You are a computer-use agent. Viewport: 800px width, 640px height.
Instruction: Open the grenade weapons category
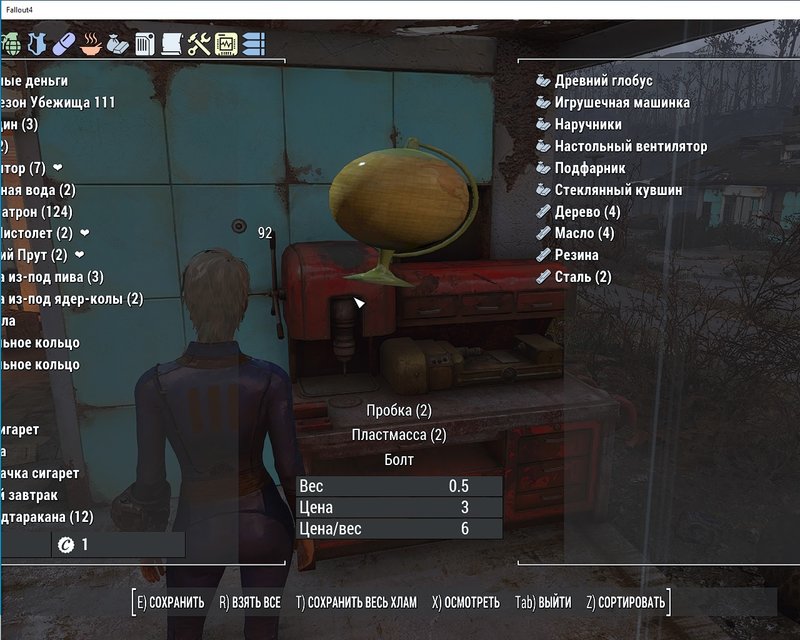coord(13,45)
